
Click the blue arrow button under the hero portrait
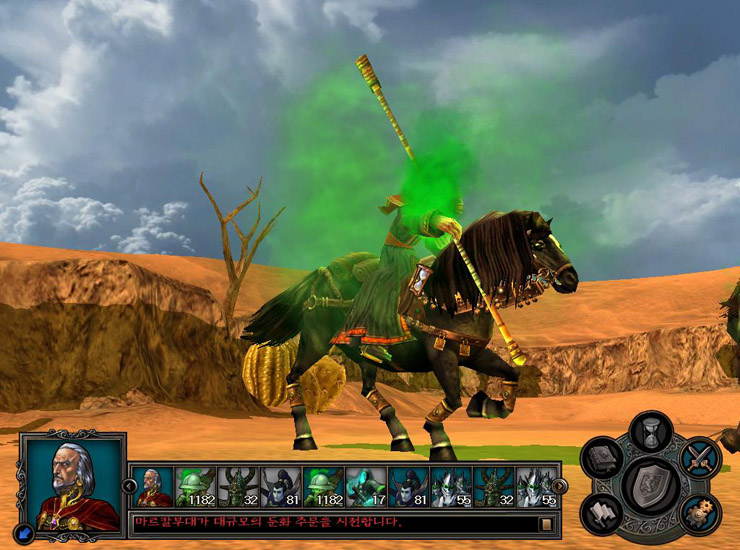(x=26, y=533)
